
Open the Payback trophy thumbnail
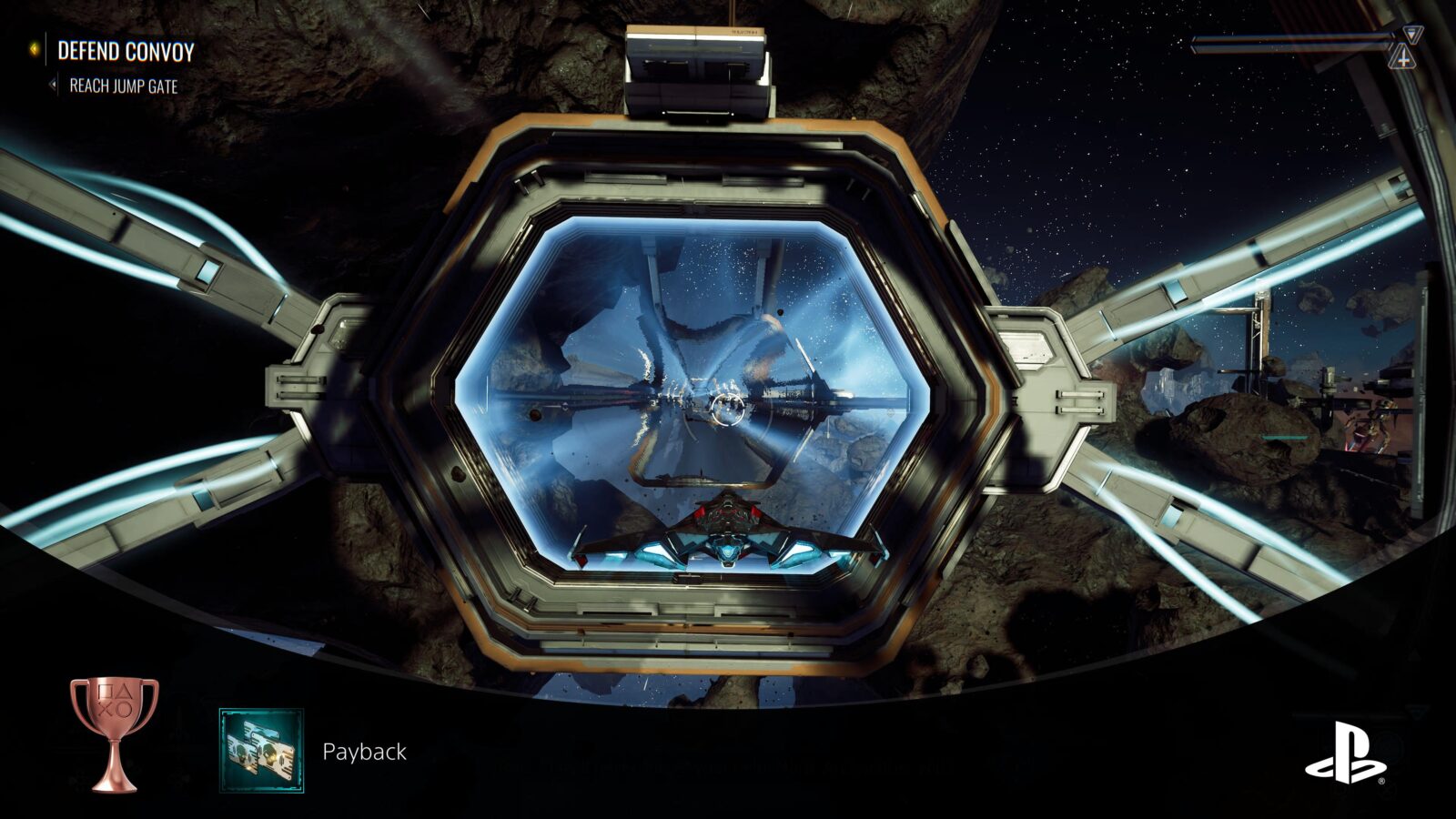tap(261, 751)
